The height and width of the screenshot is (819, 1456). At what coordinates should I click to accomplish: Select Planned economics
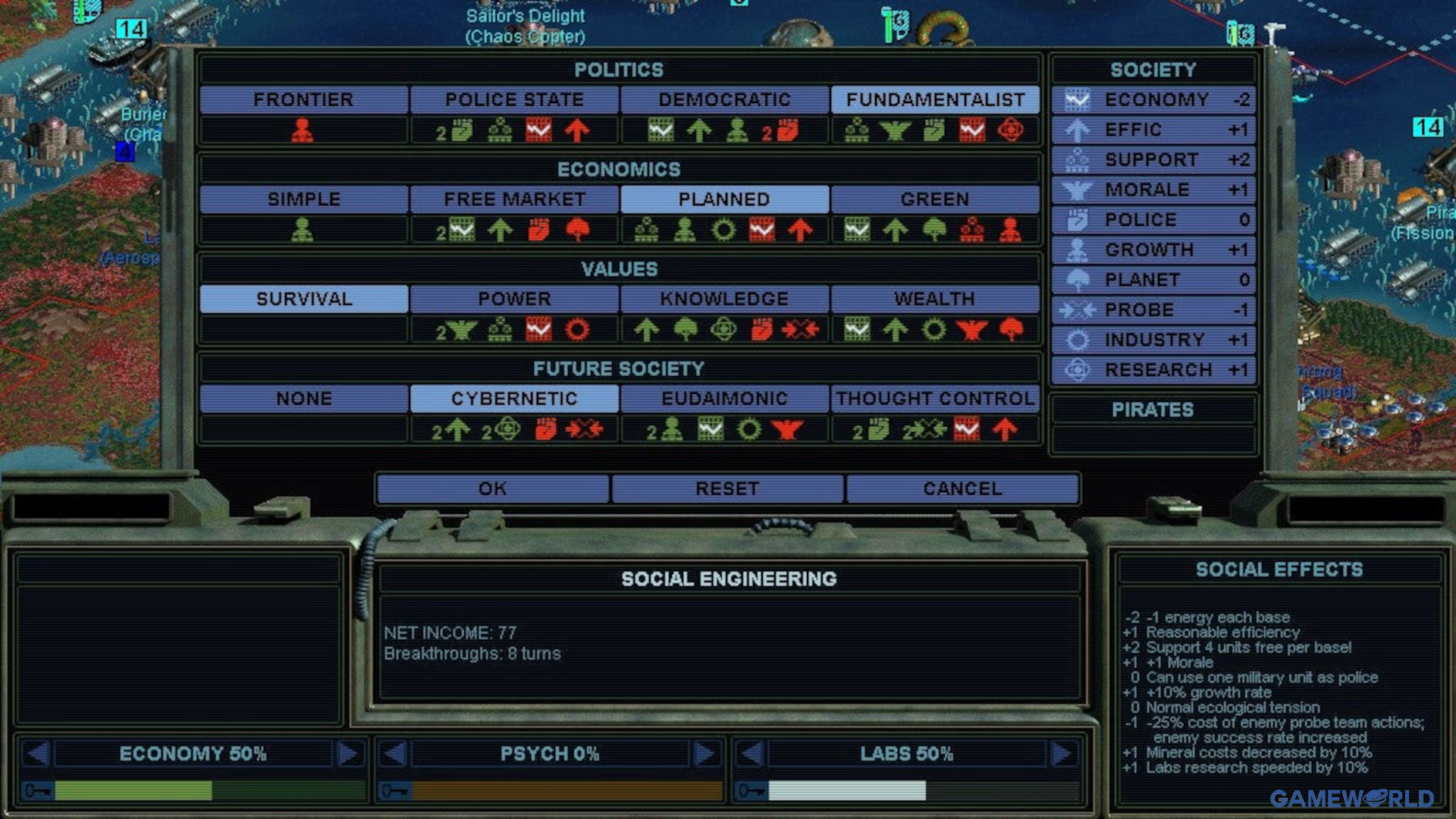click(724, 199)
